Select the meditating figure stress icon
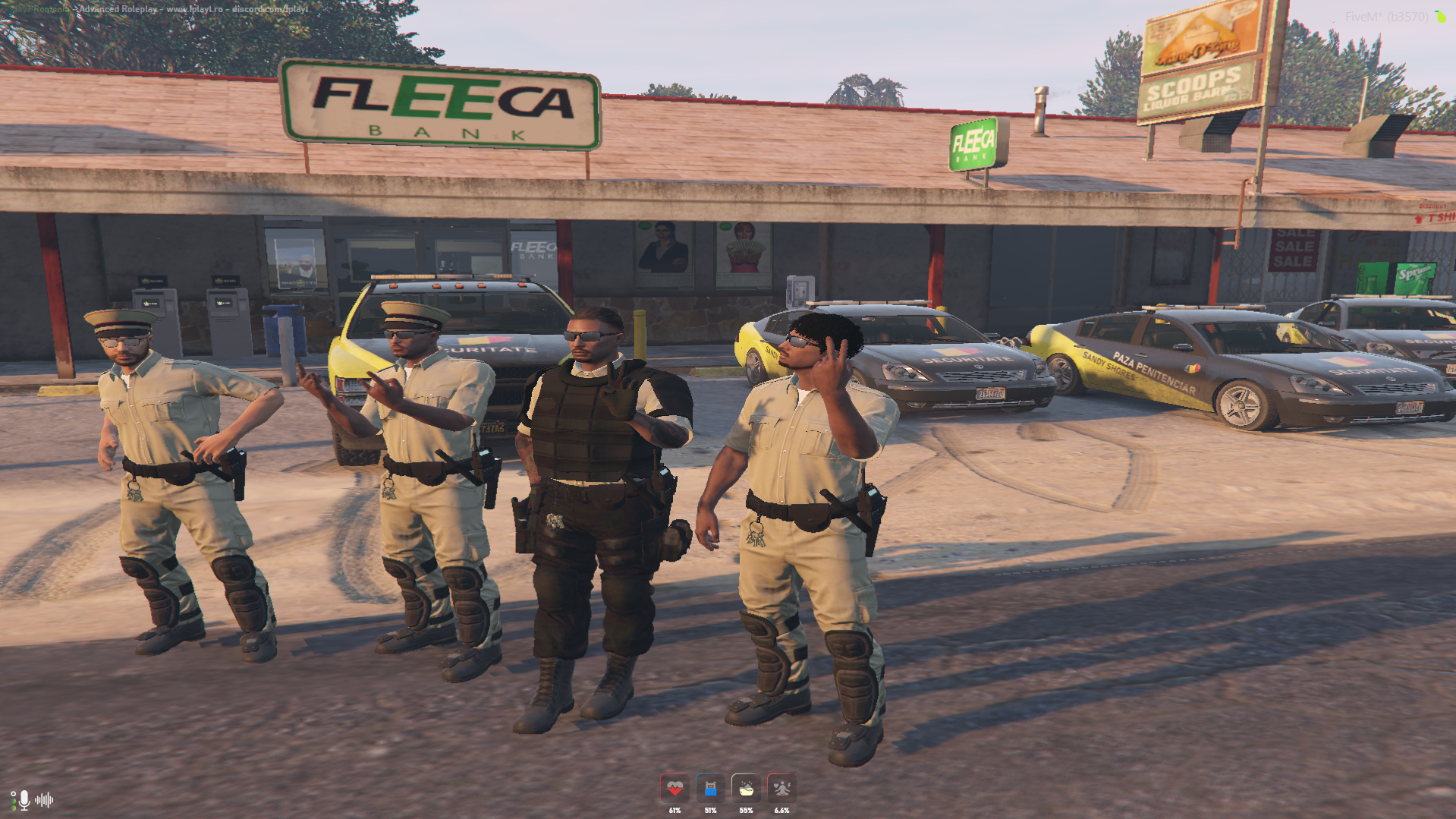 [x=781, y=789]
